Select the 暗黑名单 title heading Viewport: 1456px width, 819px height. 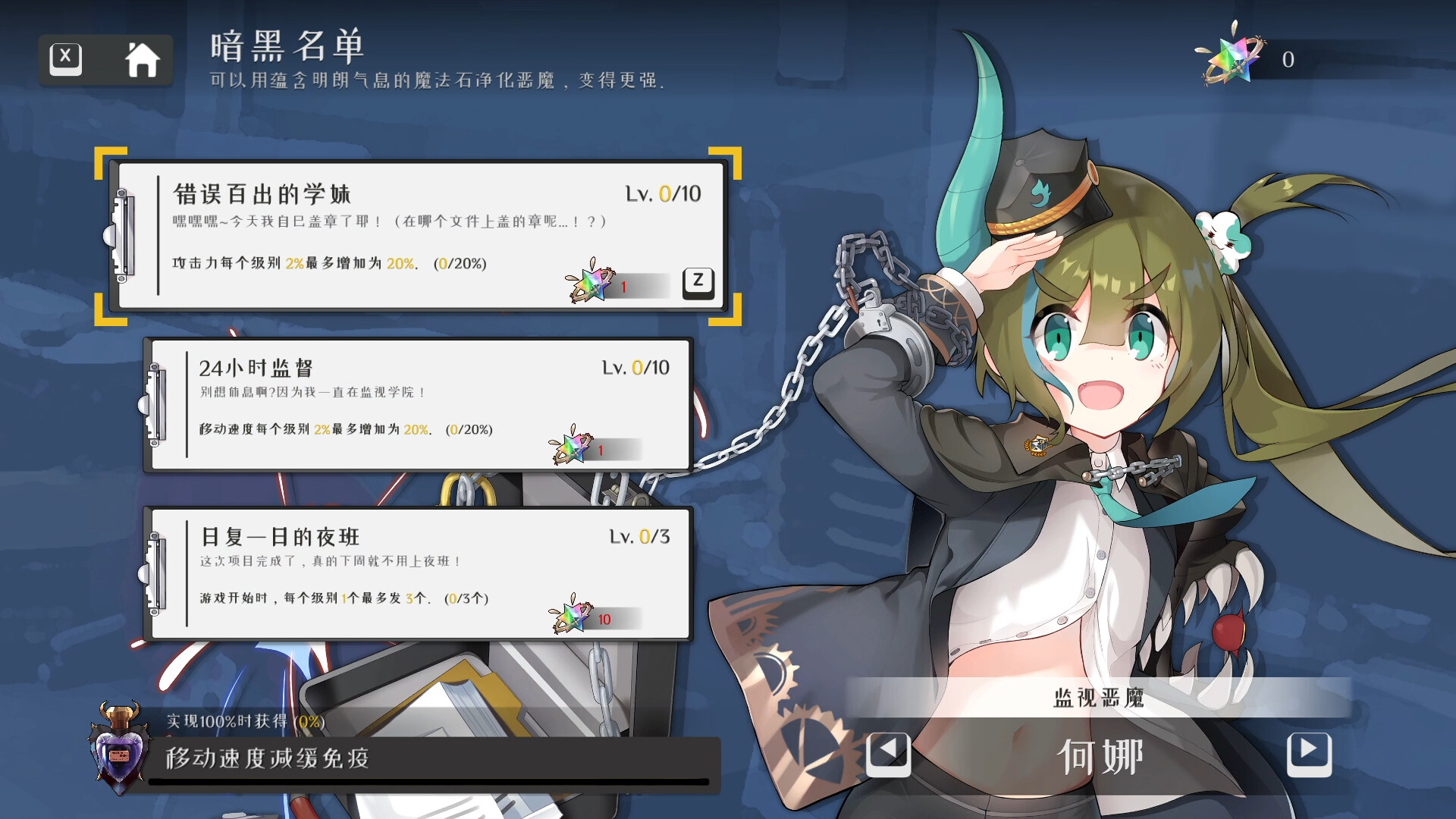click(287, 48)
